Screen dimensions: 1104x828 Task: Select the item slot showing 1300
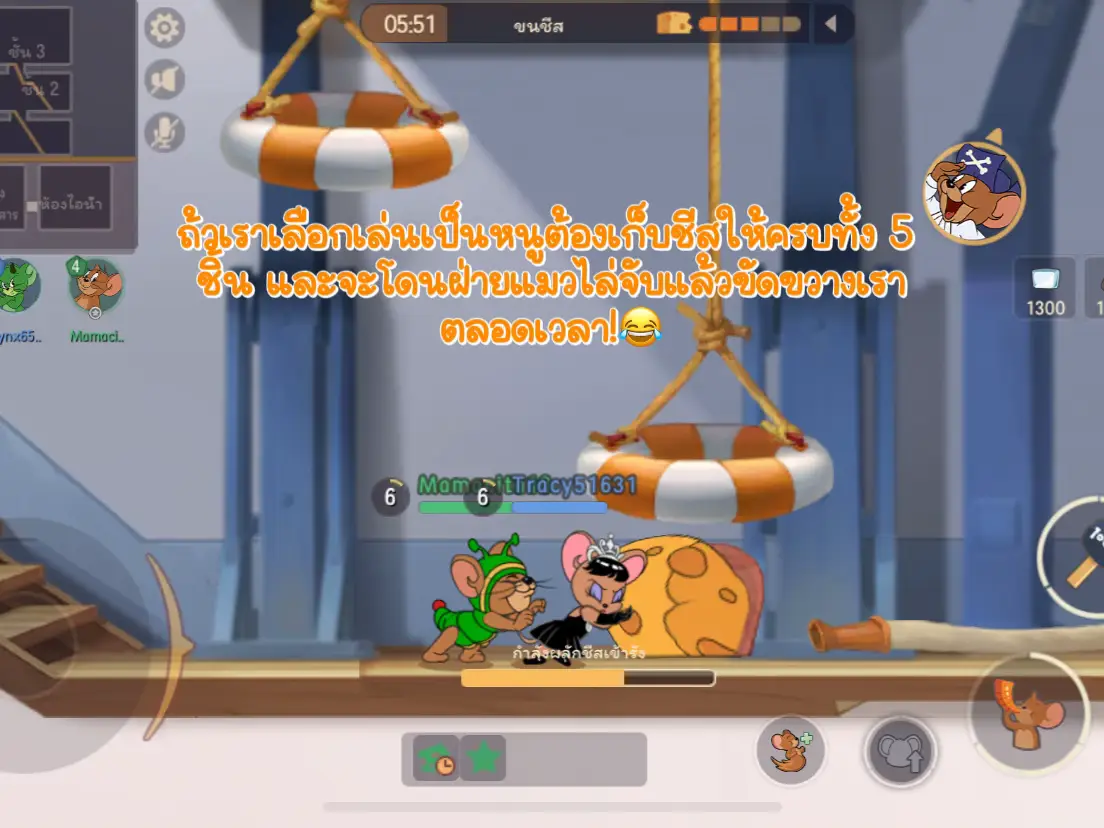(1045, 288)
